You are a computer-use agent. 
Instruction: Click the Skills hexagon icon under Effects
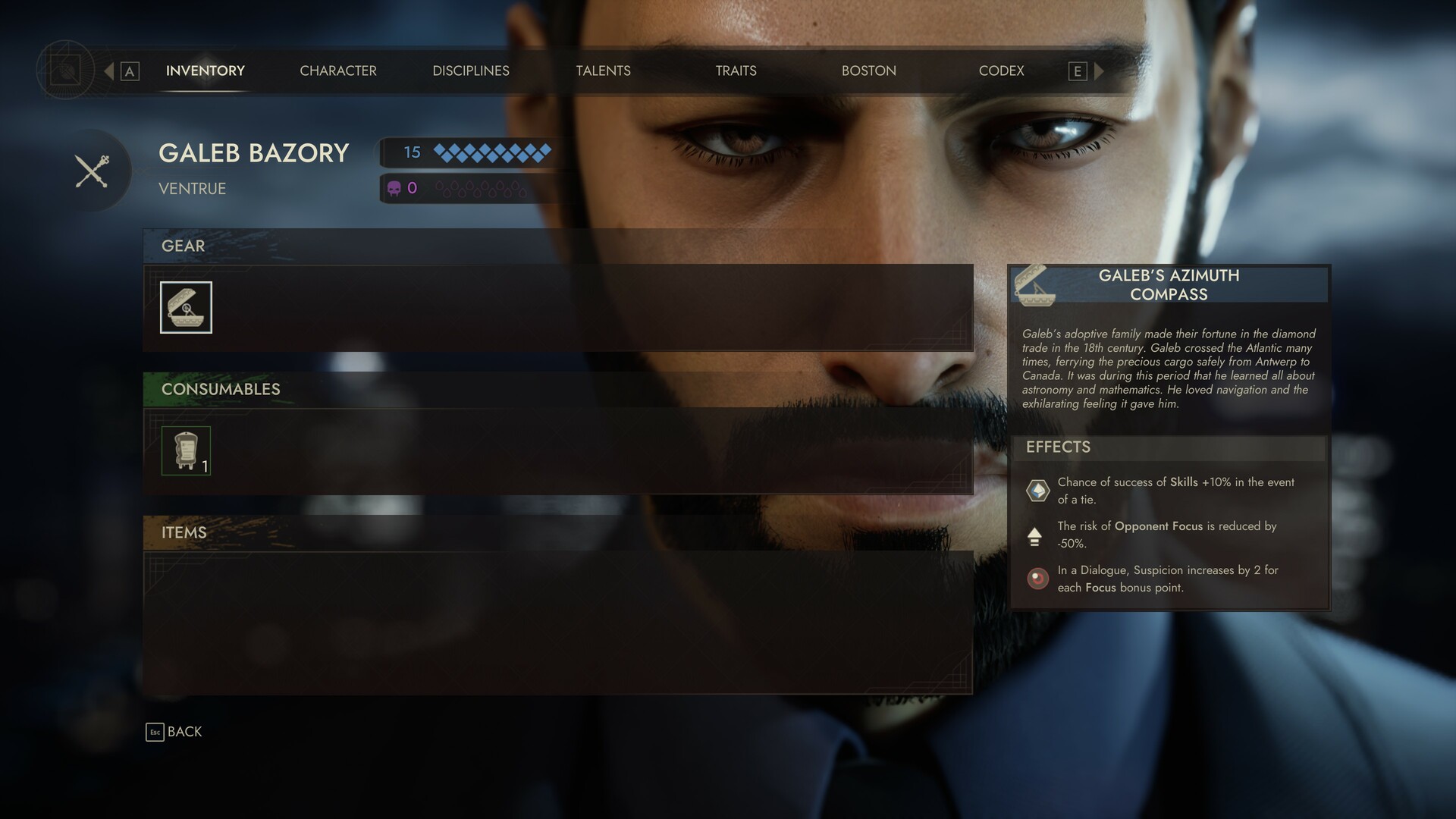pos(1037,490)
